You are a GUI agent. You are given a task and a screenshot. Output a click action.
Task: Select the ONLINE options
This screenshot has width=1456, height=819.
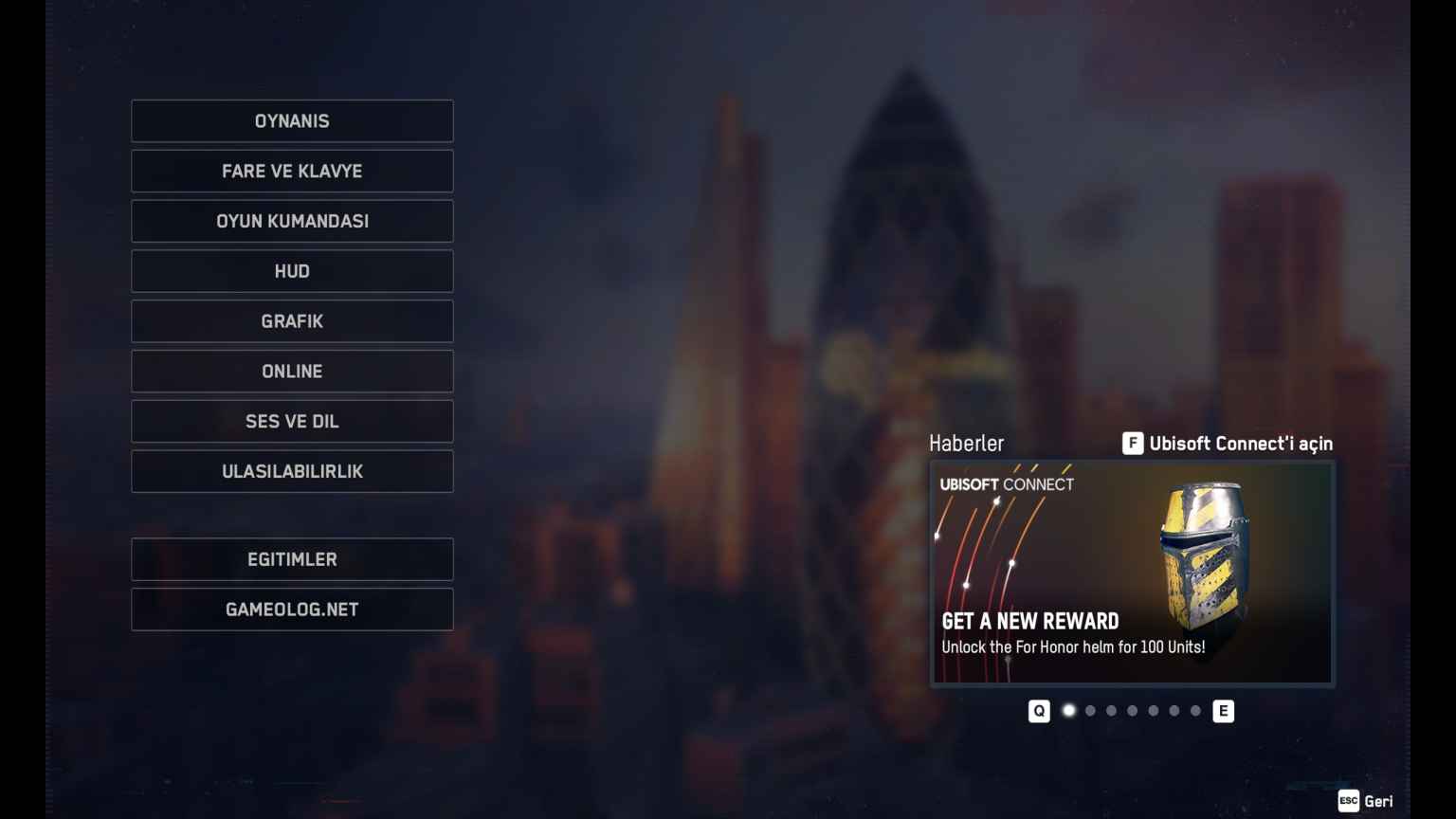(292, 372)
